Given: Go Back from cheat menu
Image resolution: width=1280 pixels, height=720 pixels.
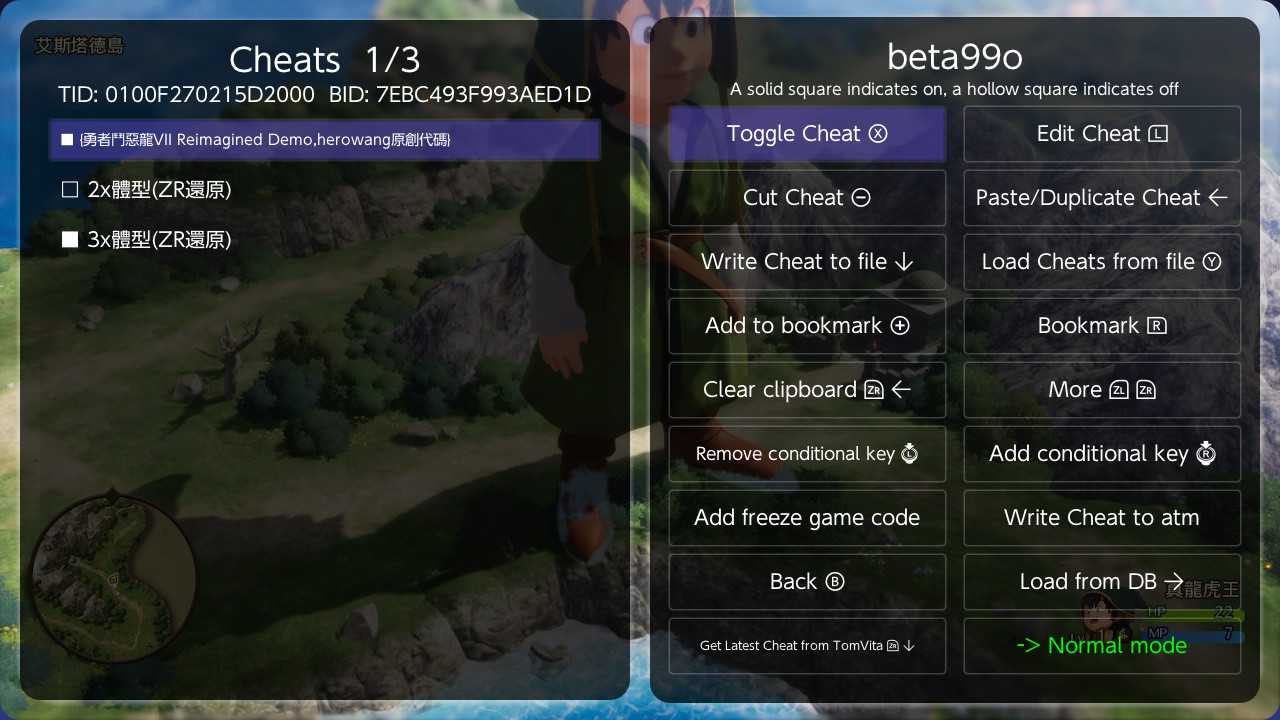Looking at the screenshot, I should pos(807,582).
